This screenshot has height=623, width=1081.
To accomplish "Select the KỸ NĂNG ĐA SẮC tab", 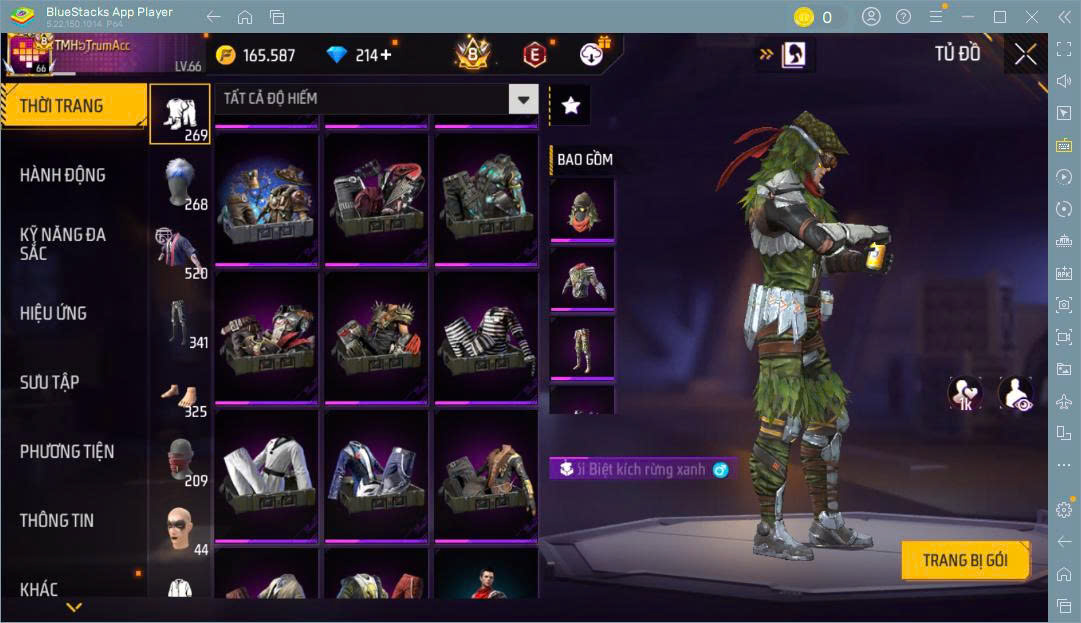I will [x=63, y=243].
